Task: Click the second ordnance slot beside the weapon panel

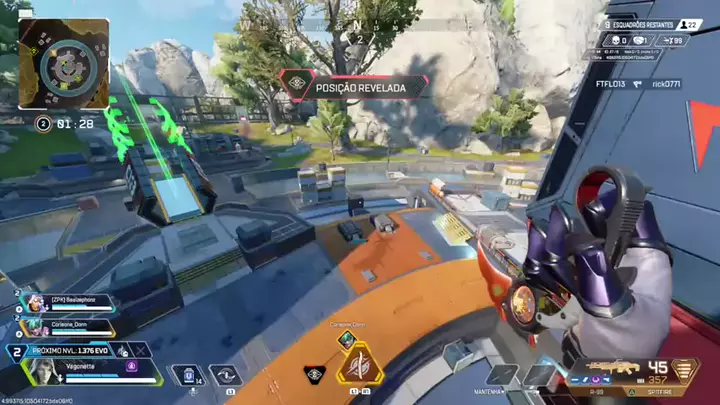Action: 538,376
